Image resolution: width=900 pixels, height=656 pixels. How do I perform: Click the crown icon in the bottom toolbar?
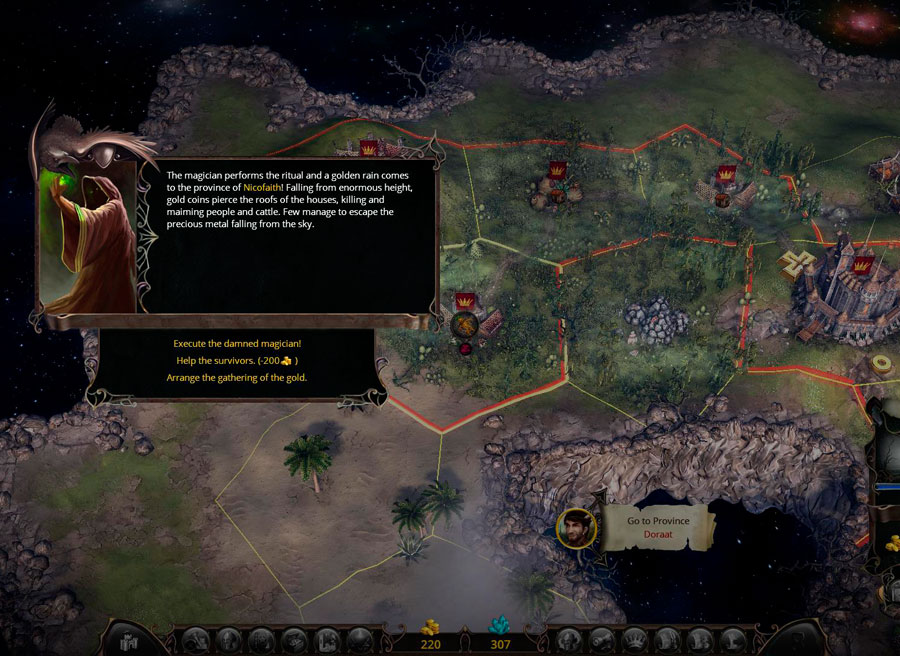(633, 639)
